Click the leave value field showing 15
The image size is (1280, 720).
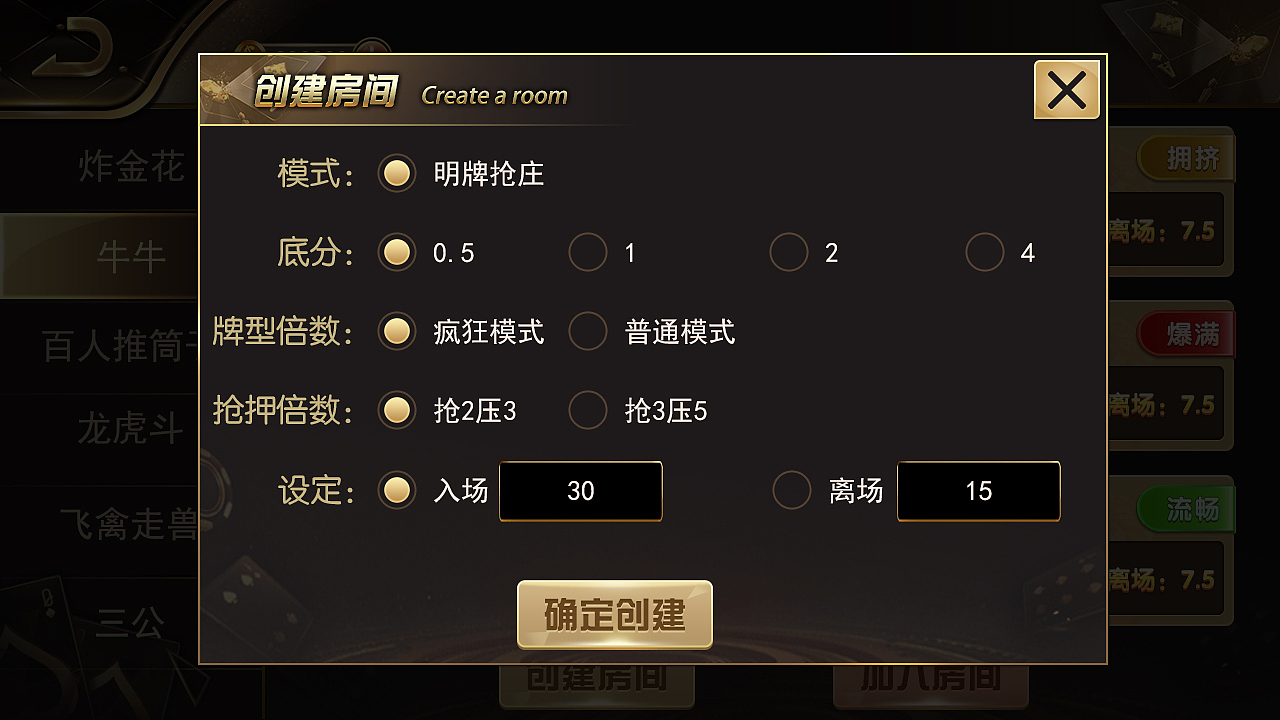point(978,491)
